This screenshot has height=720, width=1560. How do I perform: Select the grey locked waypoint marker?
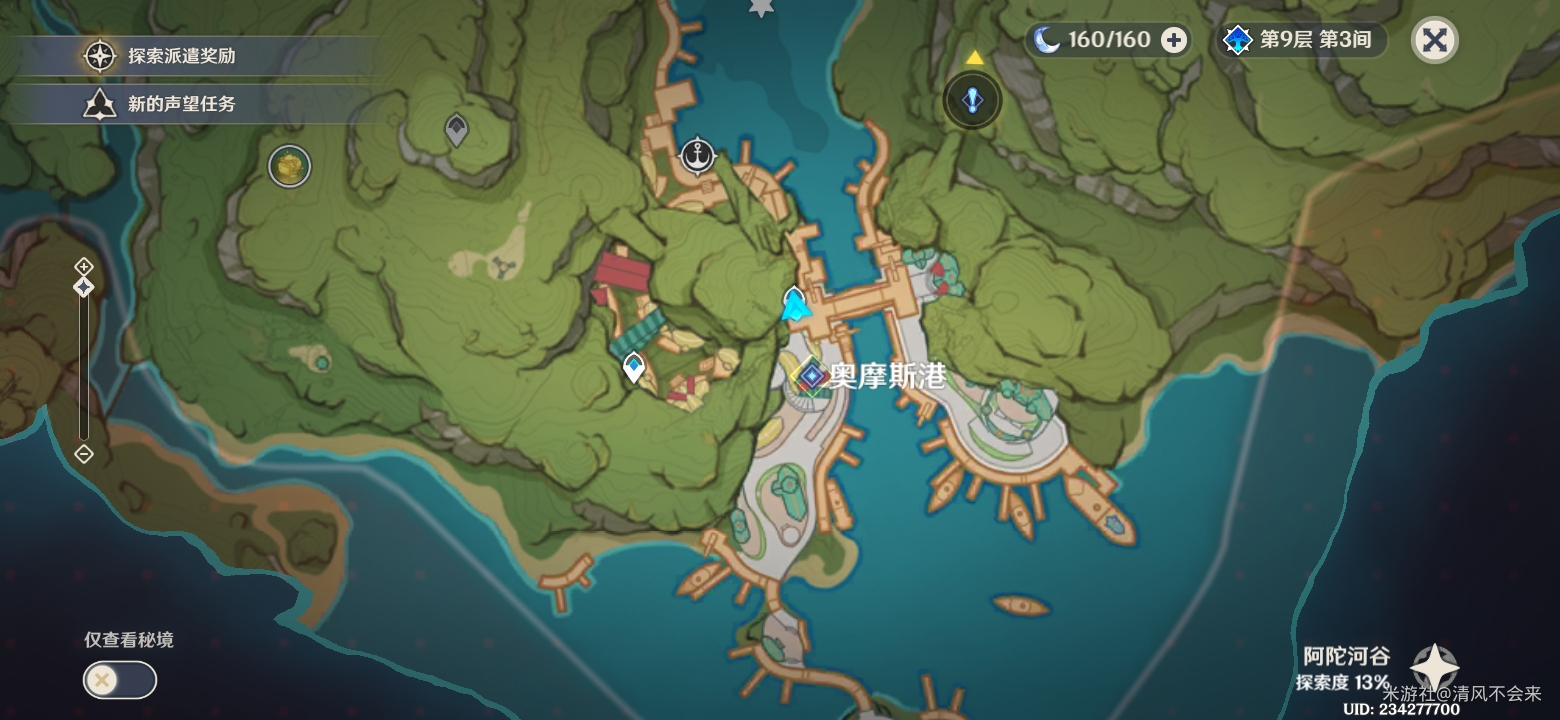pyautogui.click(x=456, y=129)
